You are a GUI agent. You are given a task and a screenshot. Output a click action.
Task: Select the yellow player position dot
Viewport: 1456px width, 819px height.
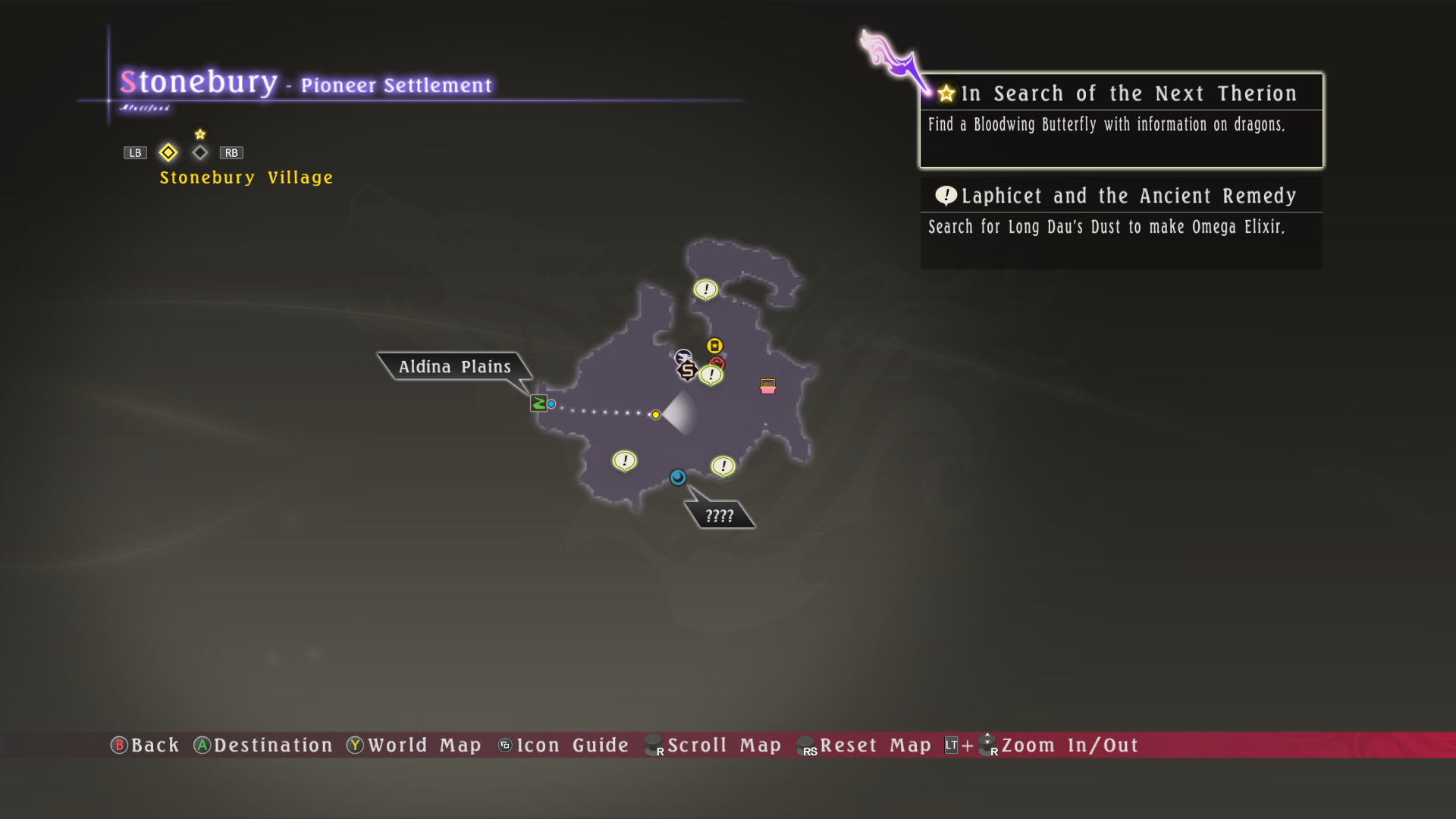tap(656, 415)
